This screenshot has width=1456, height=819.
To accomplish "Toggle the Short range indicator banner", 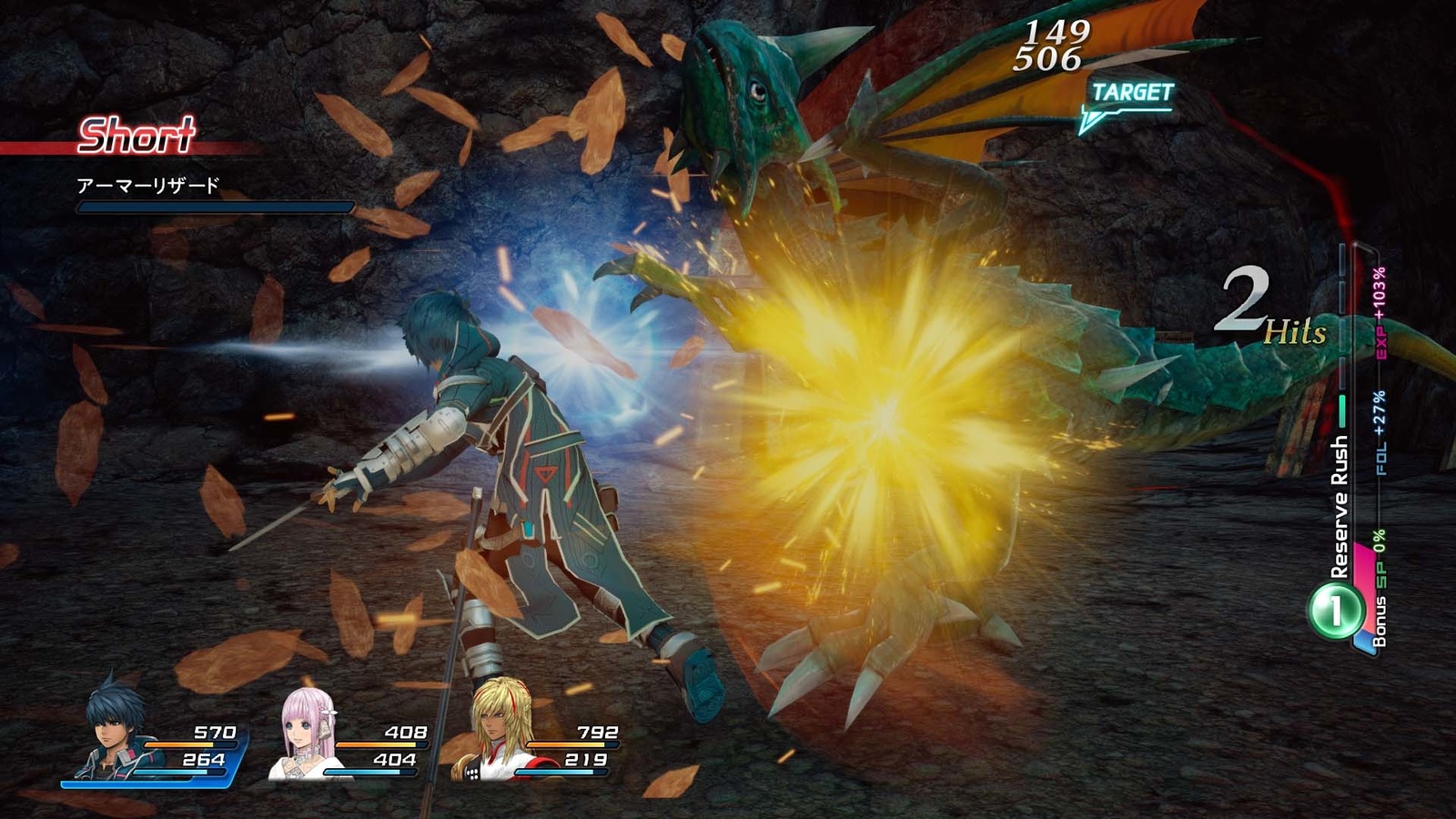I will (x=136, y=135).
